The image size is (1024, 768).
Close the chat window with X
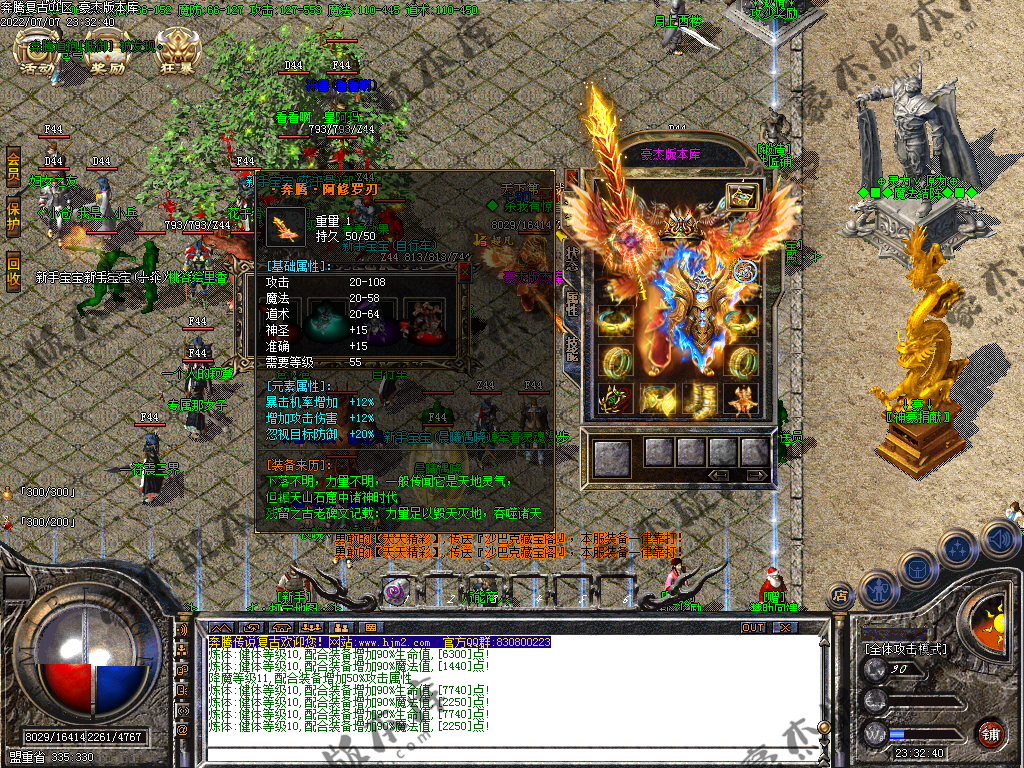coord(785,627)
